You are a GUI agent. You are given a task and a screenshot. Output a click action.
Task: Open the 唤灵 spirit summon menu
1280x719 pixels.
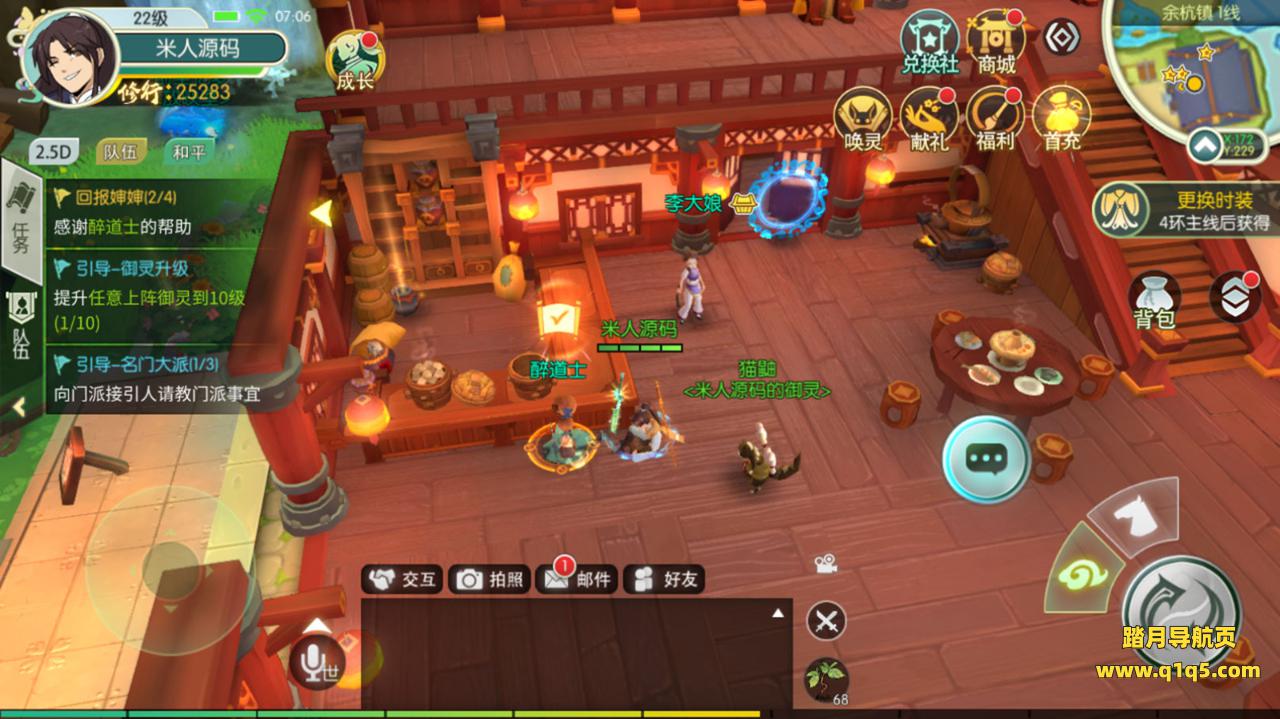click(x=863, y=118)
